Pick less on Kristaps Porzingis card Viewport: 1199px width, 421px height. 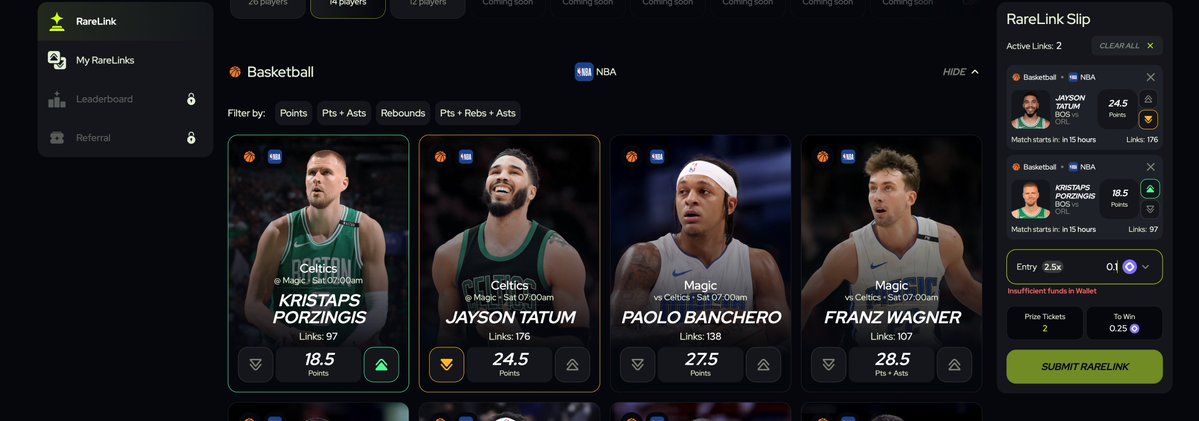(255, 365)
